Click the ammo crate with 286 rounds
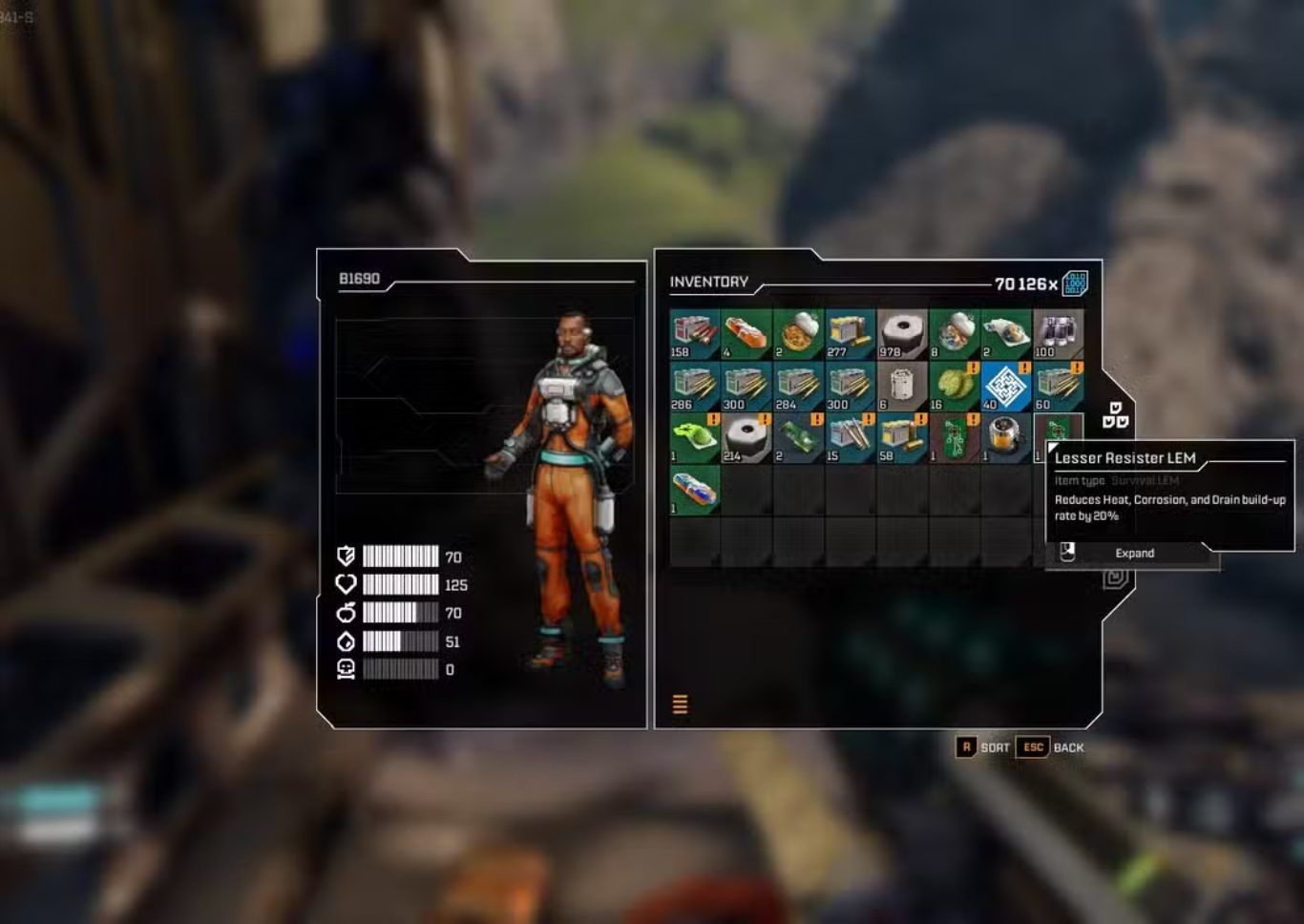This screenshot has height=924, width=1304. [694, 387]
